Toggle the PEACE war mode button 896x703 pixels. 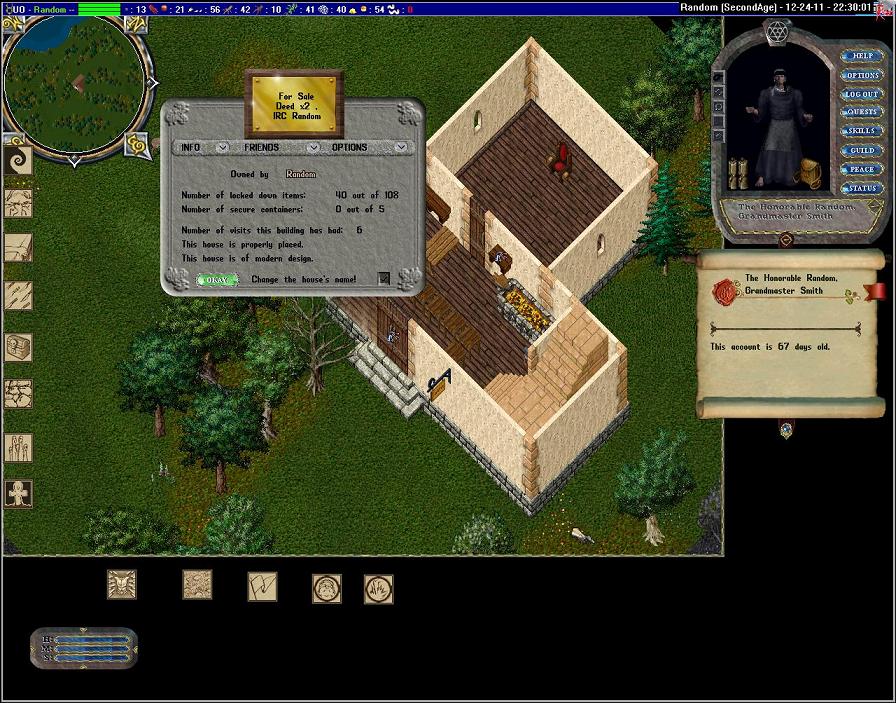(862, 169)
